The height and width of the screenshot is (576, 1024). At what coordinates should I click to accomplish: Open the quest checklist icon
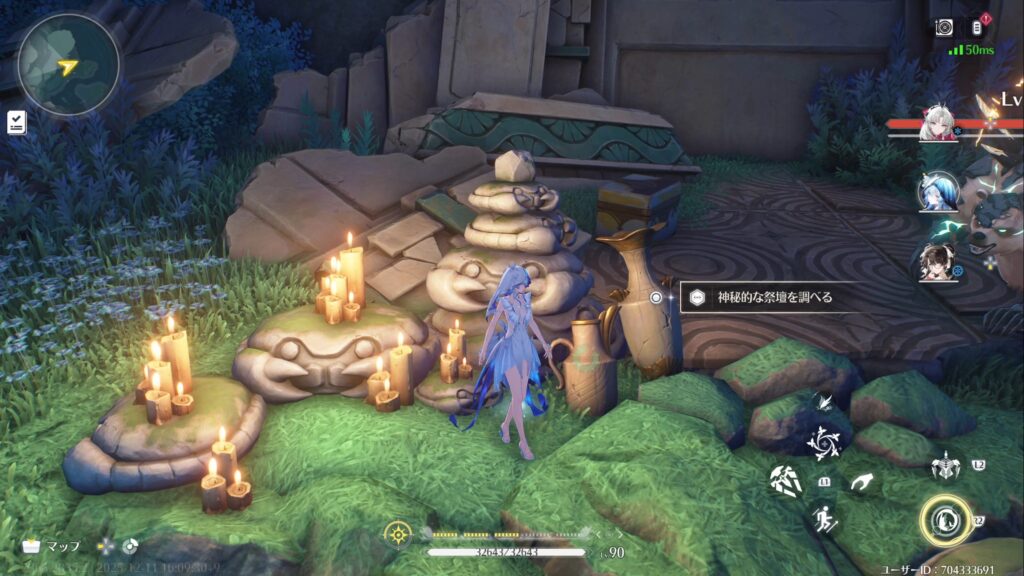(16, 122)
